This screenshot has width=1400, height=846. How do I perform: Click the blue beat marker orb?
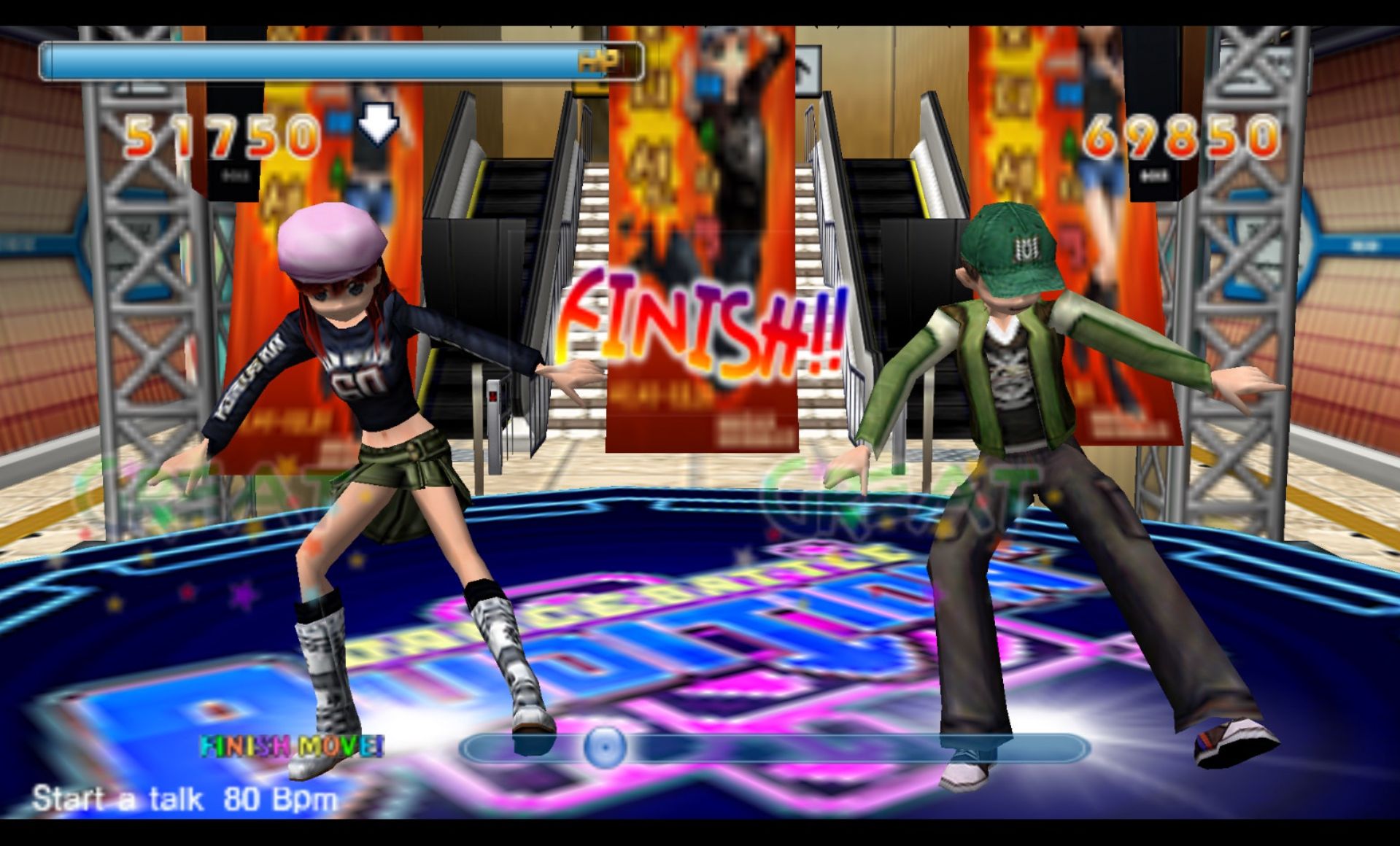pos(604,747)
